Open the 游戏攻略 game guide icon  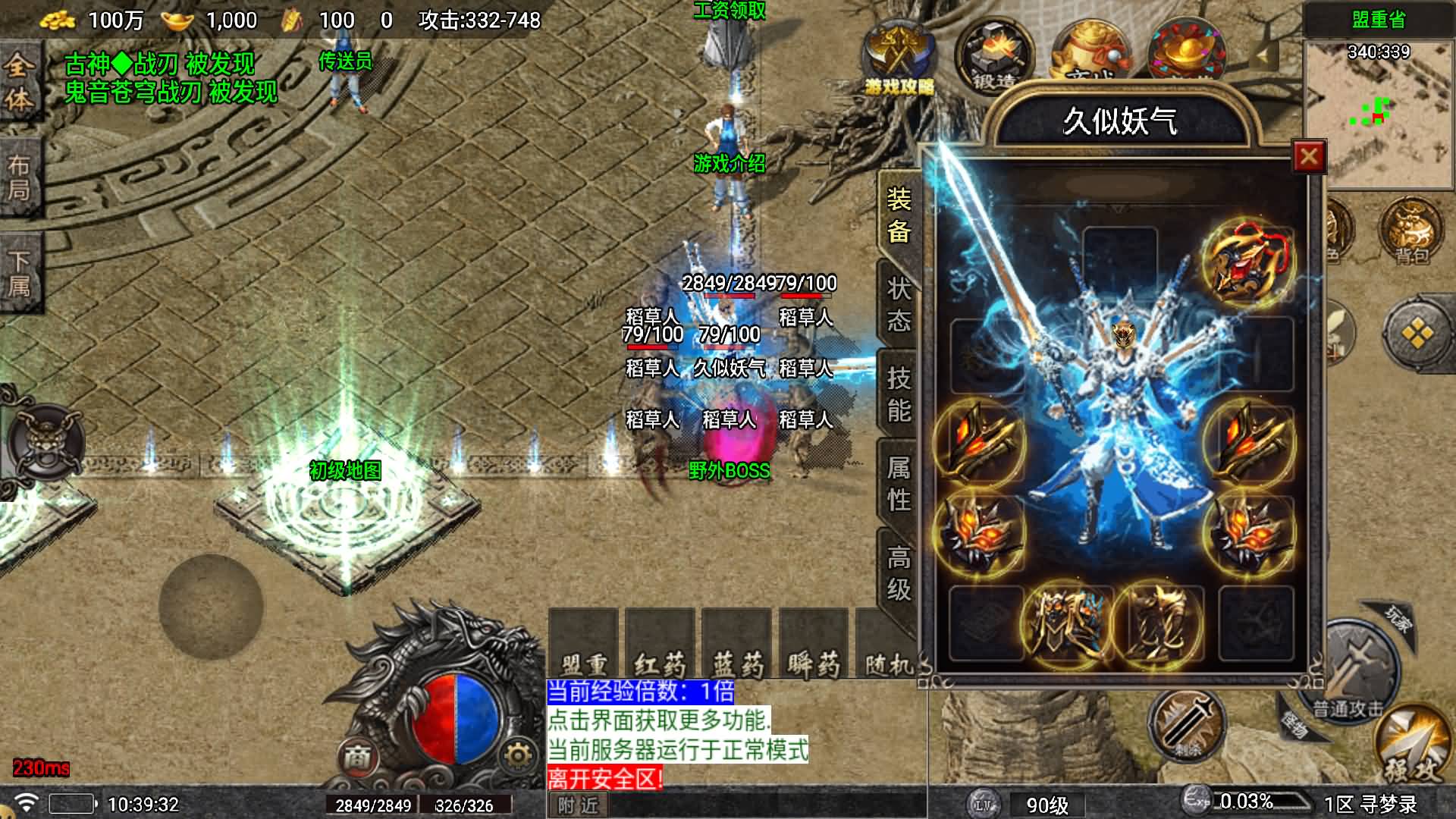[899, 59]
